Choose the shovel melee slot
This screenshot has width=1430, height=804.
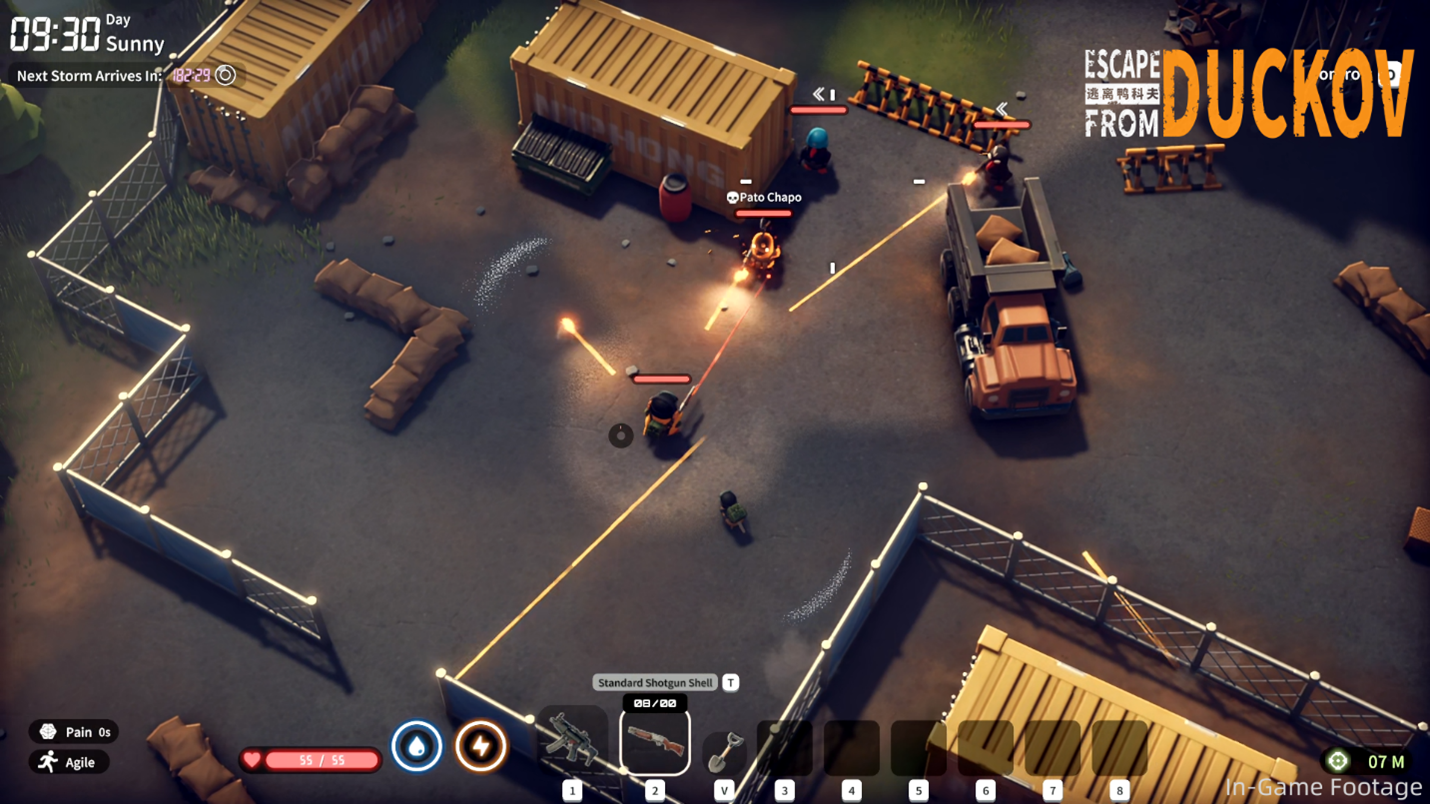[x=725, y=751]
